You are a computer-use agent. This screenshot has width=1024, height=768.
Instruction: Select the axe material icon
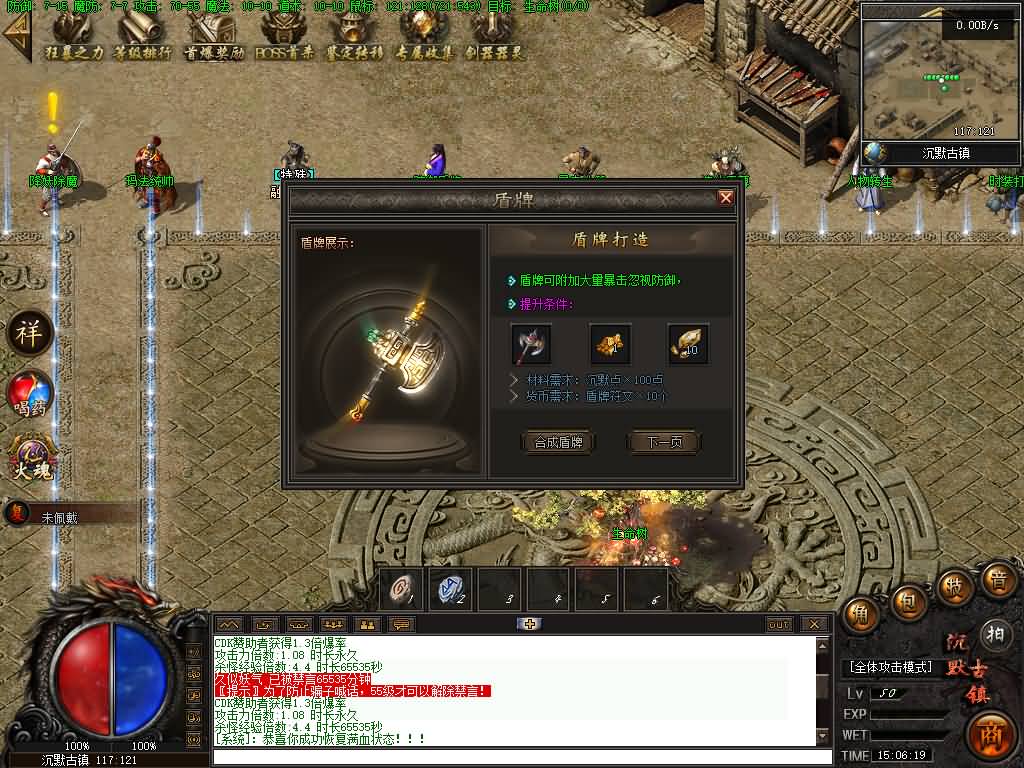(x=531, y=344)
